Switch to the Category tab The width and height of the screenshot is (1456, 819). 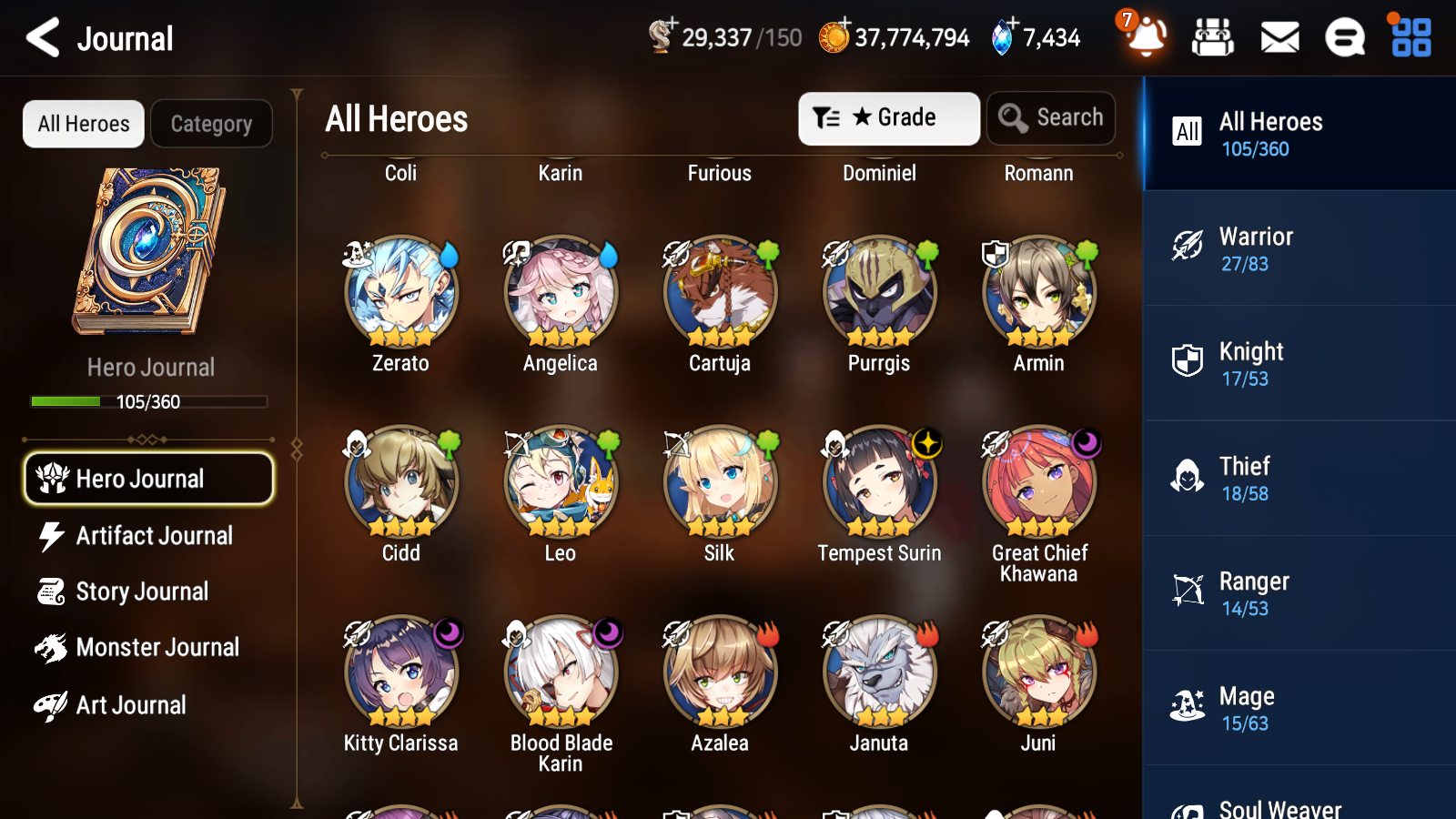[211, 124]
